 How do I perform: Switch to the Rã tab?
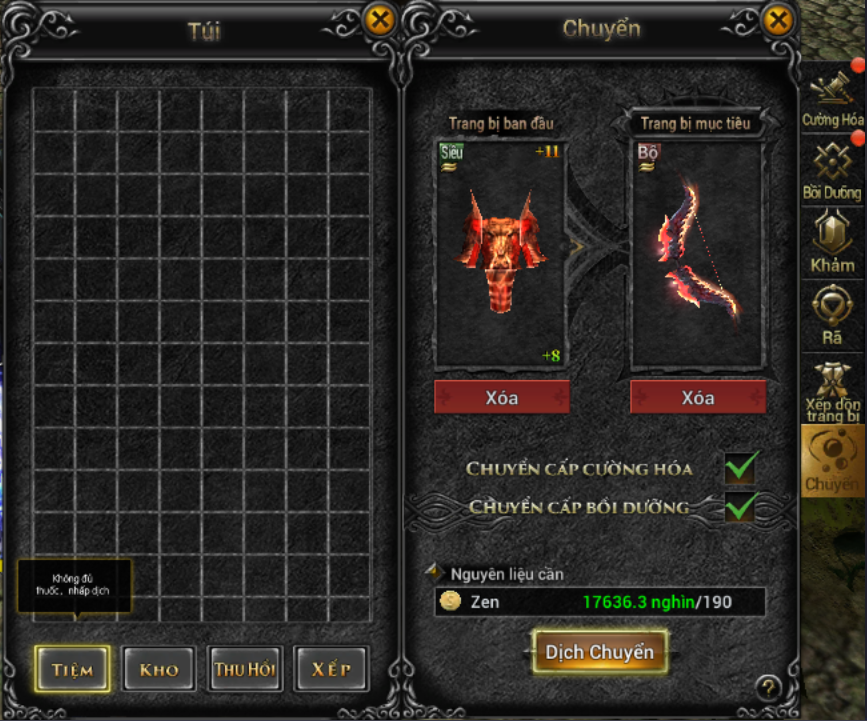point(832,314)
